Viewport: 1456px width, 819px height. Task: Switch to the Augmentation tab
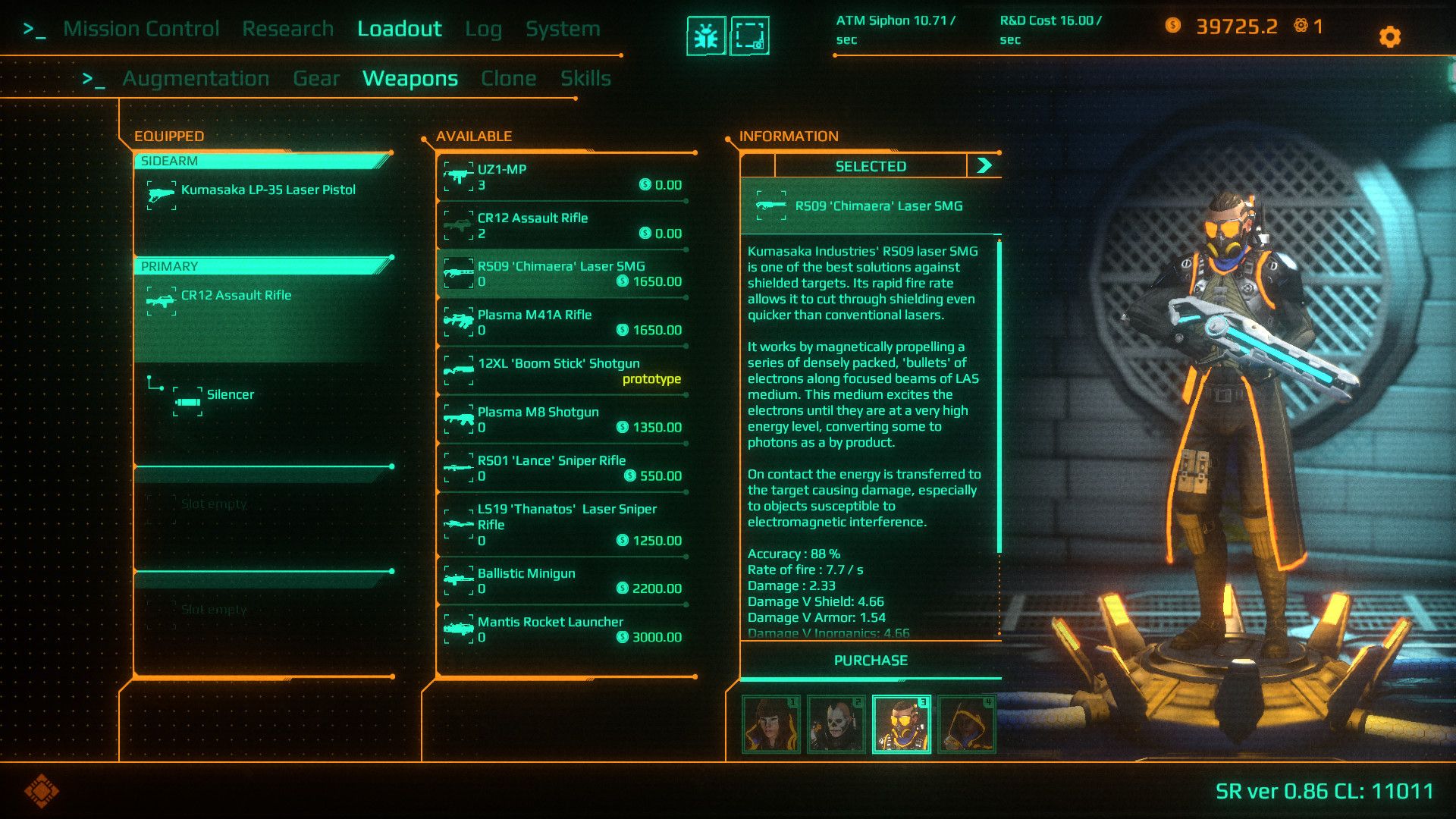point(196,77)
